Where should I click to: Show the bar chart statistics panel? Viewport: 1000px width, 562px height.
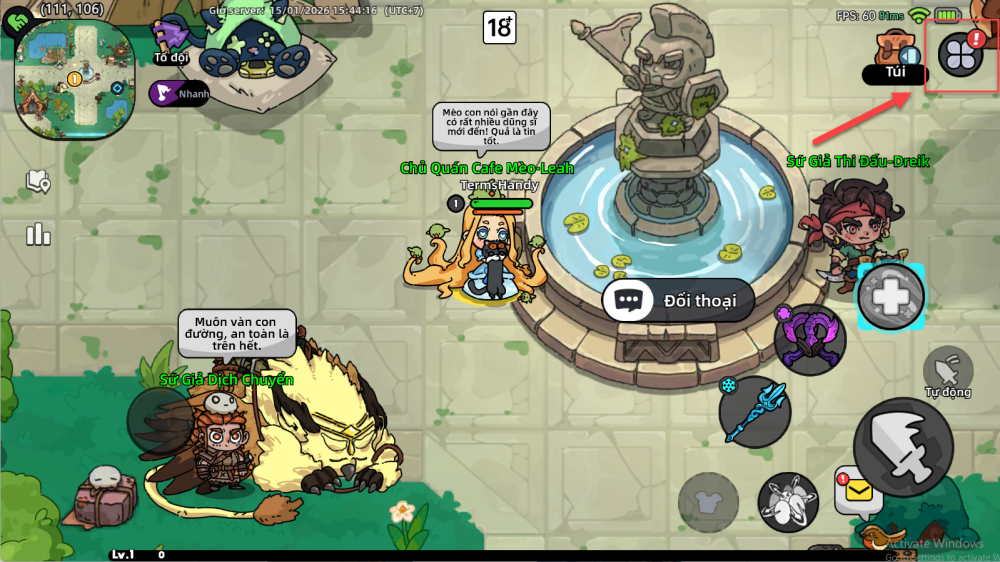[x=39, y=233]
